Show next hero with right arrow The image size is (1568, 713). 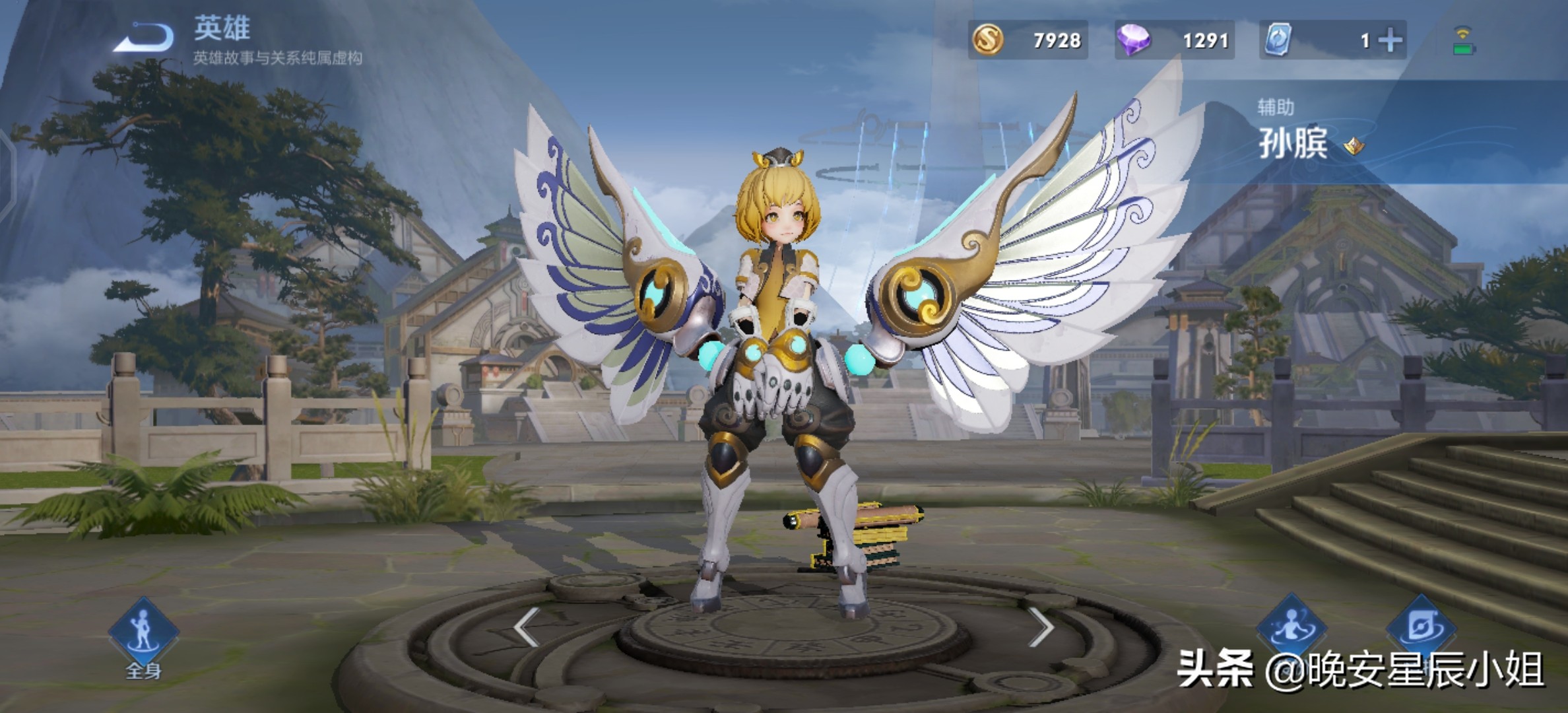[1041, 627]
